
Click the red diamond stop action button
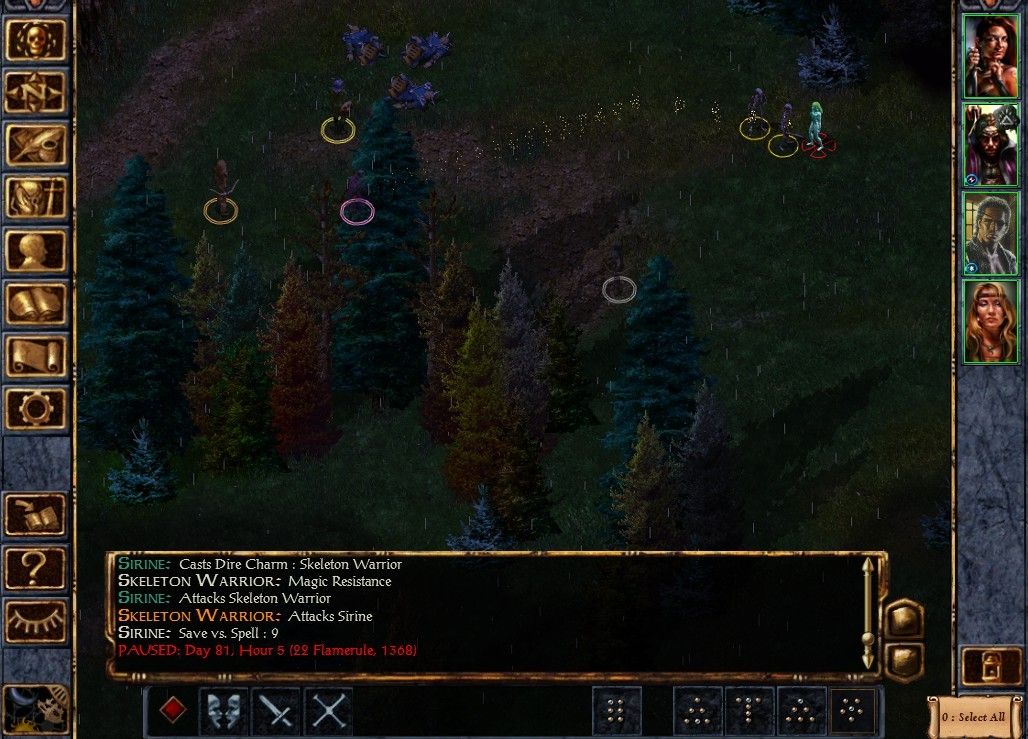[173, 711]
